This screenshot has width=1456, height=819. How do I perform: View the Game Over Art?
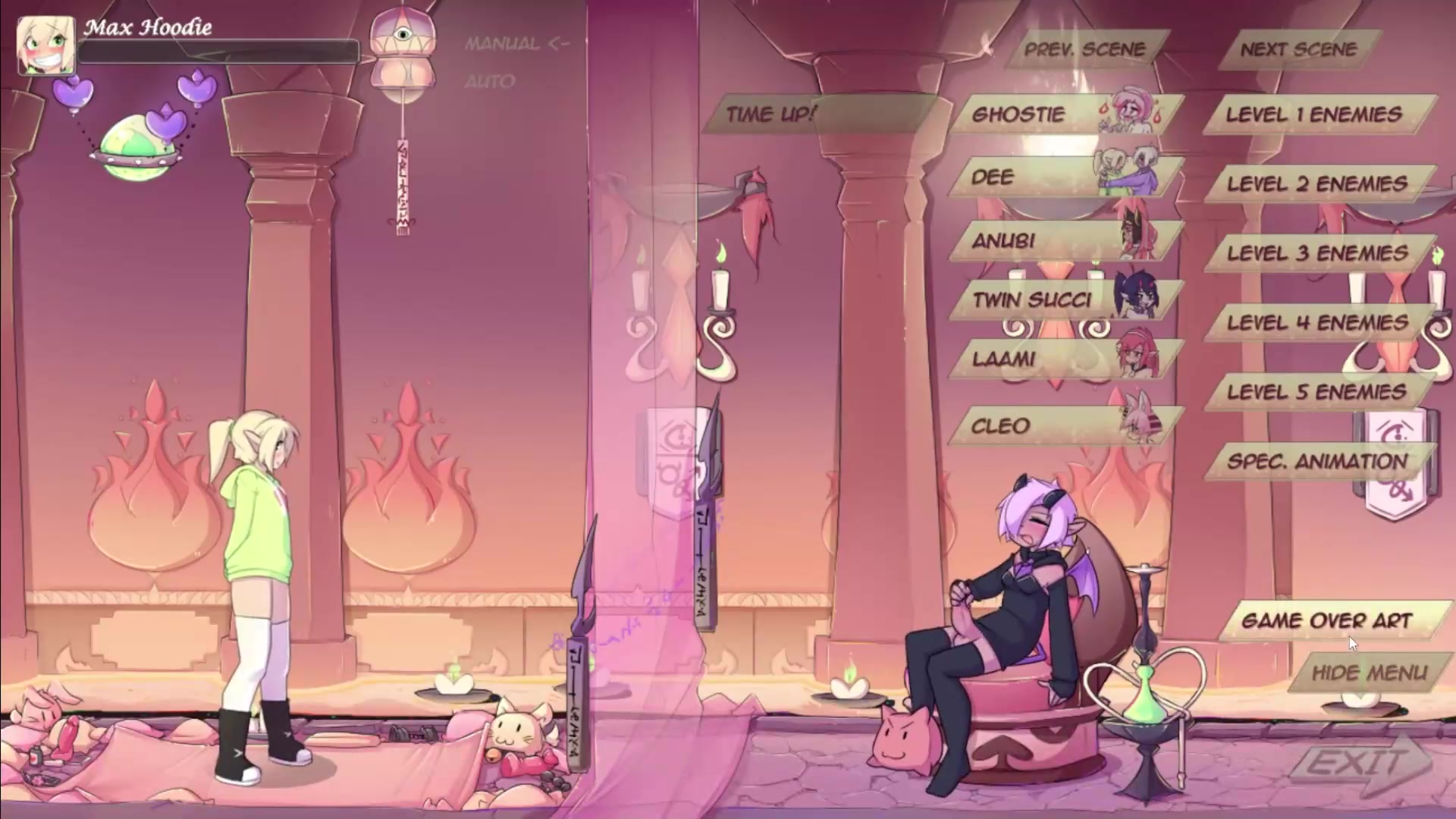[1327, 621]
